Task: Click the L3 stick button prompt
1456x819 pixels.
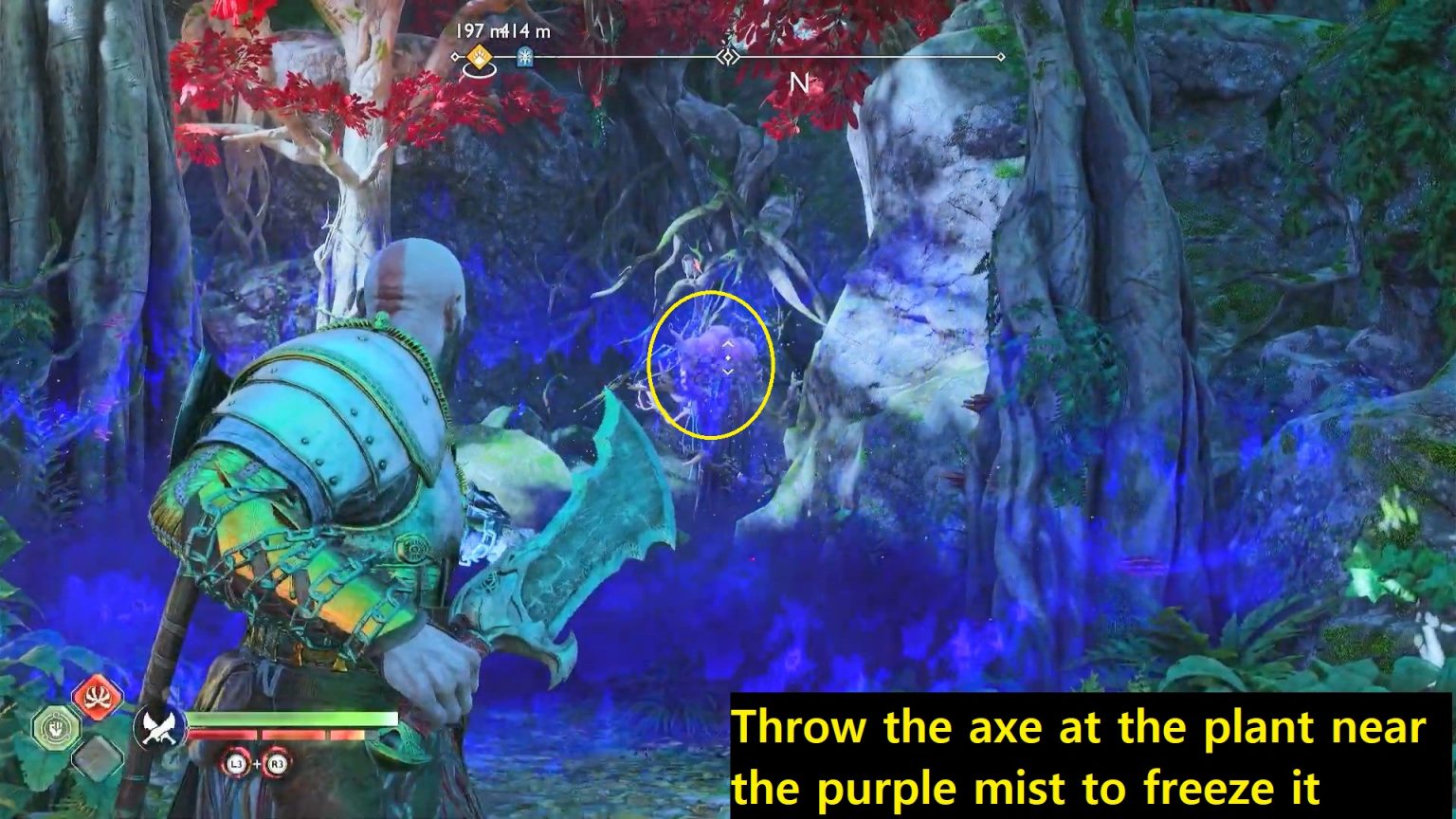Action: pyautogui.click(x=236, y=764)
